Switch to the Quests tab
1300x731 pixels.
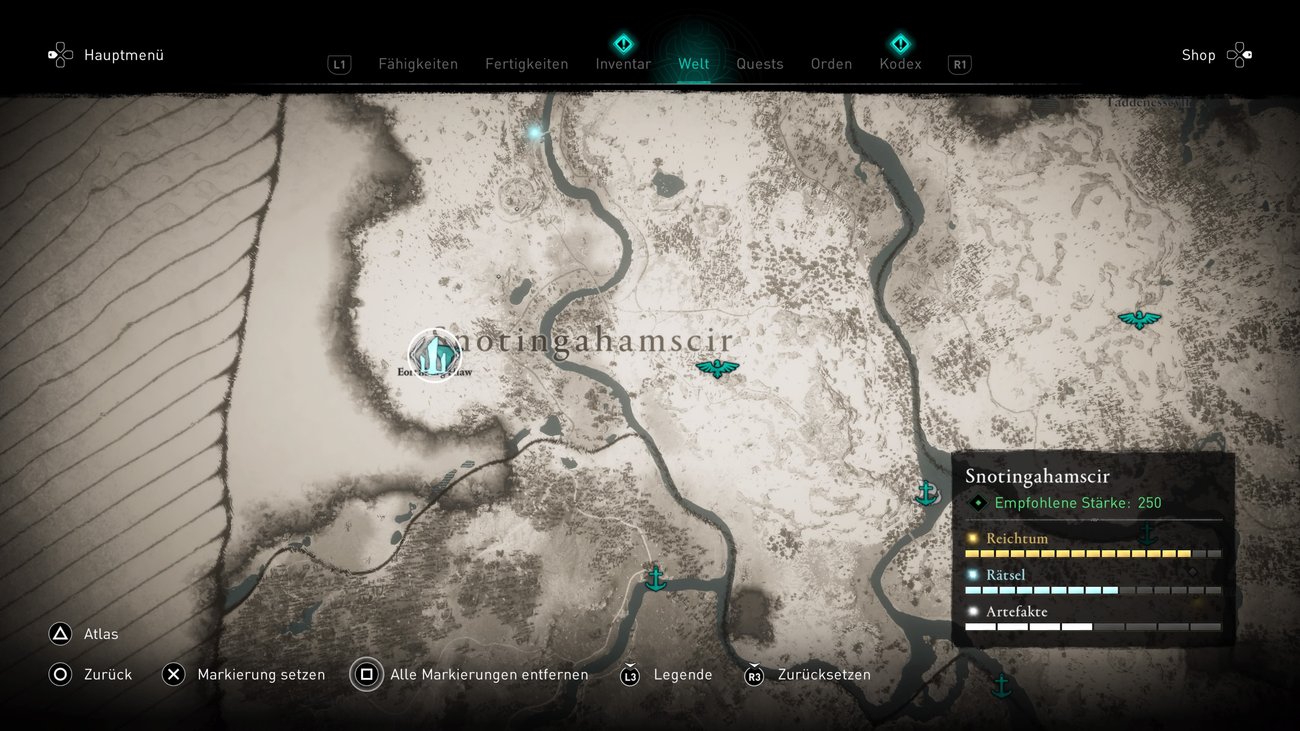pyautogui.click(x=760, y=63)
